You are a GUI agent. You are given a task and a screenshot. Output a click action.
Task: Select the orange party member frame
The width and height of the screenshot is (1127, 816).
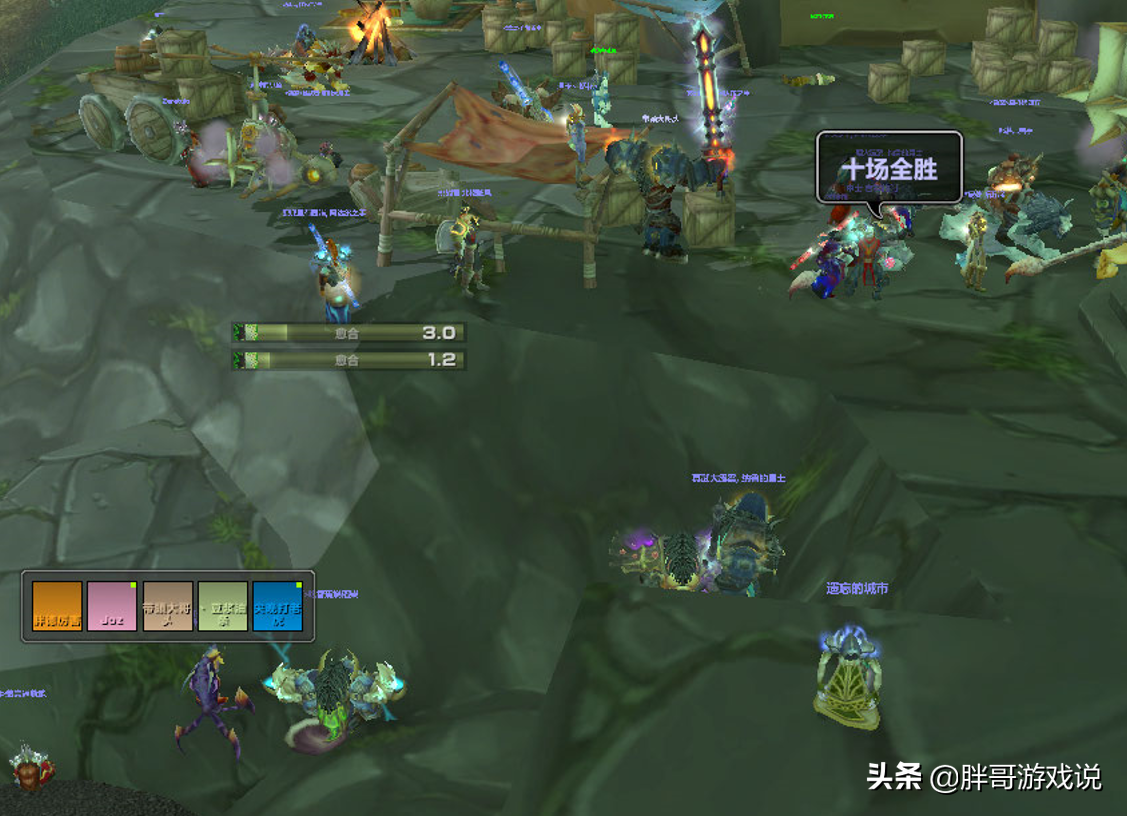click(57, 606)
